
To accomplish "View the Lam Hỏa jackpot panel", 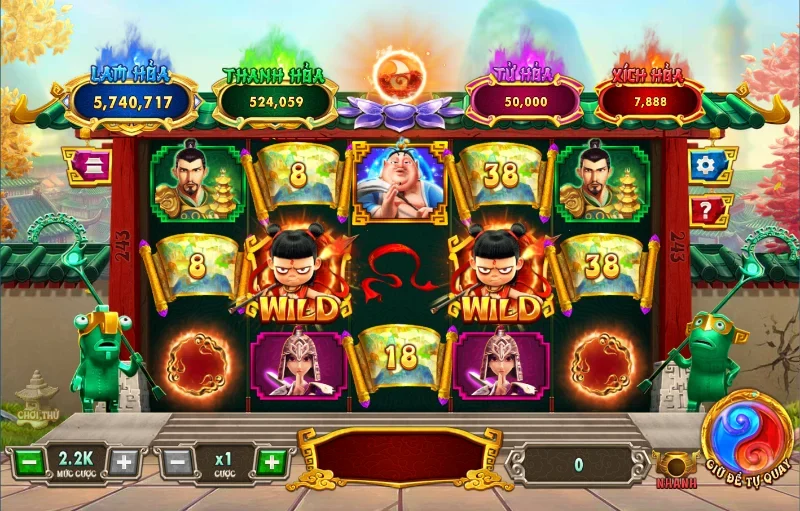I will [130, 100].
